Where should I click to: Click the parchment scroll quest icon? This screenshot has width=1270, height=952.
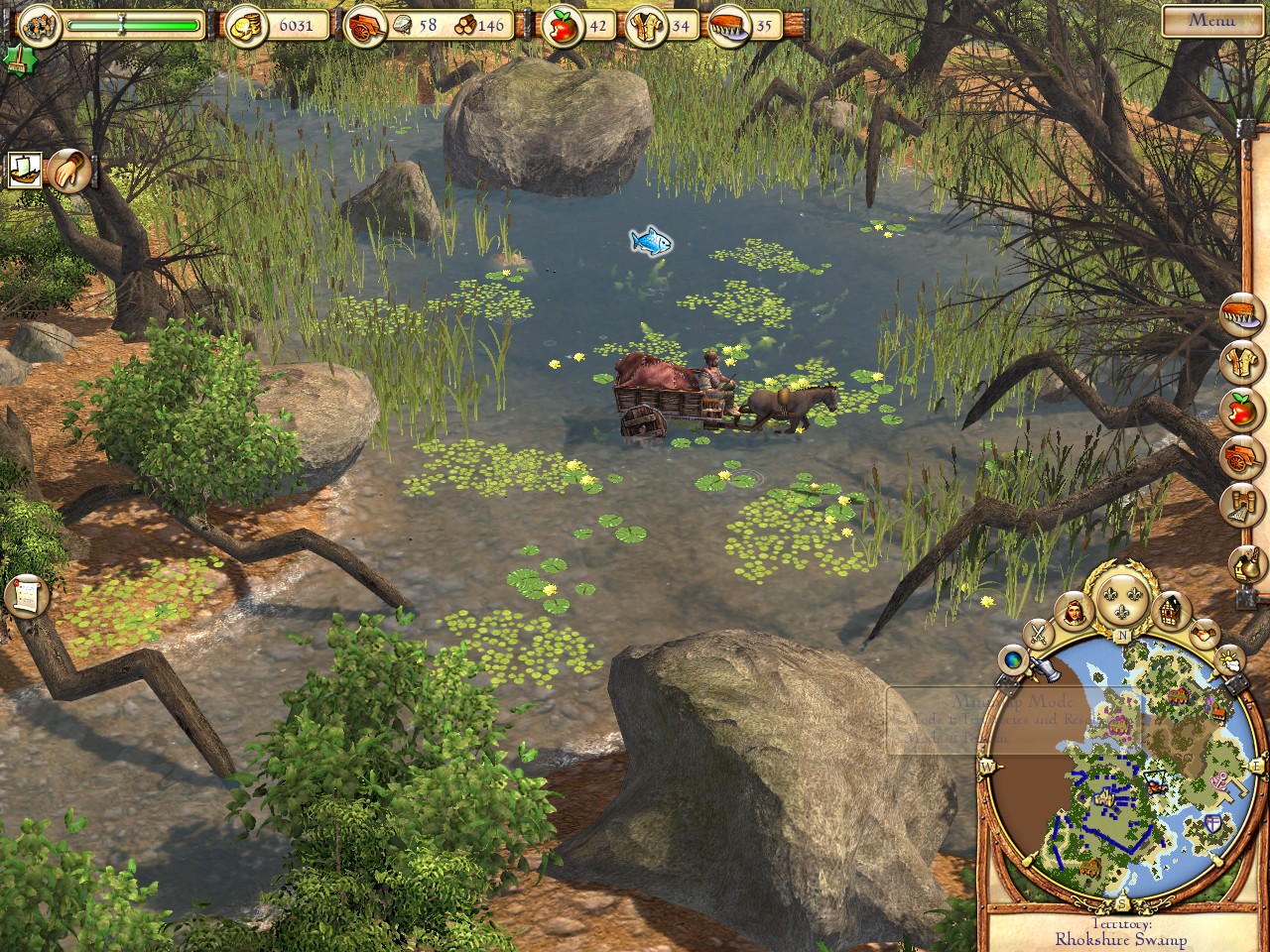(27, 595)
